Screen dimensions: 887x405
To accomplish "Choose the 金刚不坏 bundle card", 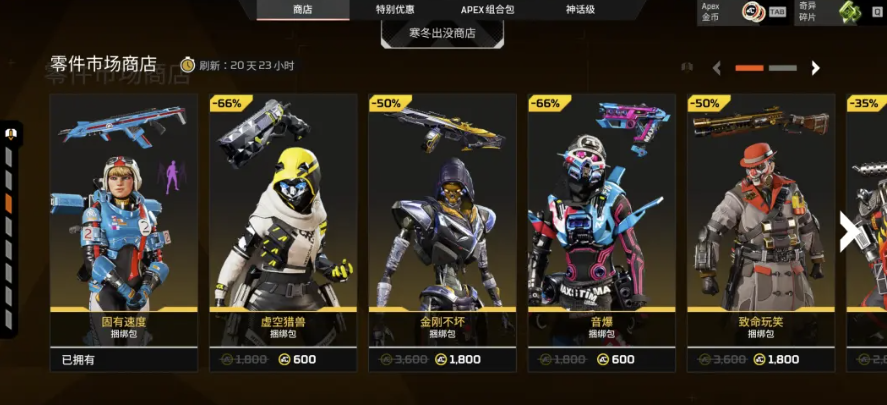I will [x=442, y=232].
